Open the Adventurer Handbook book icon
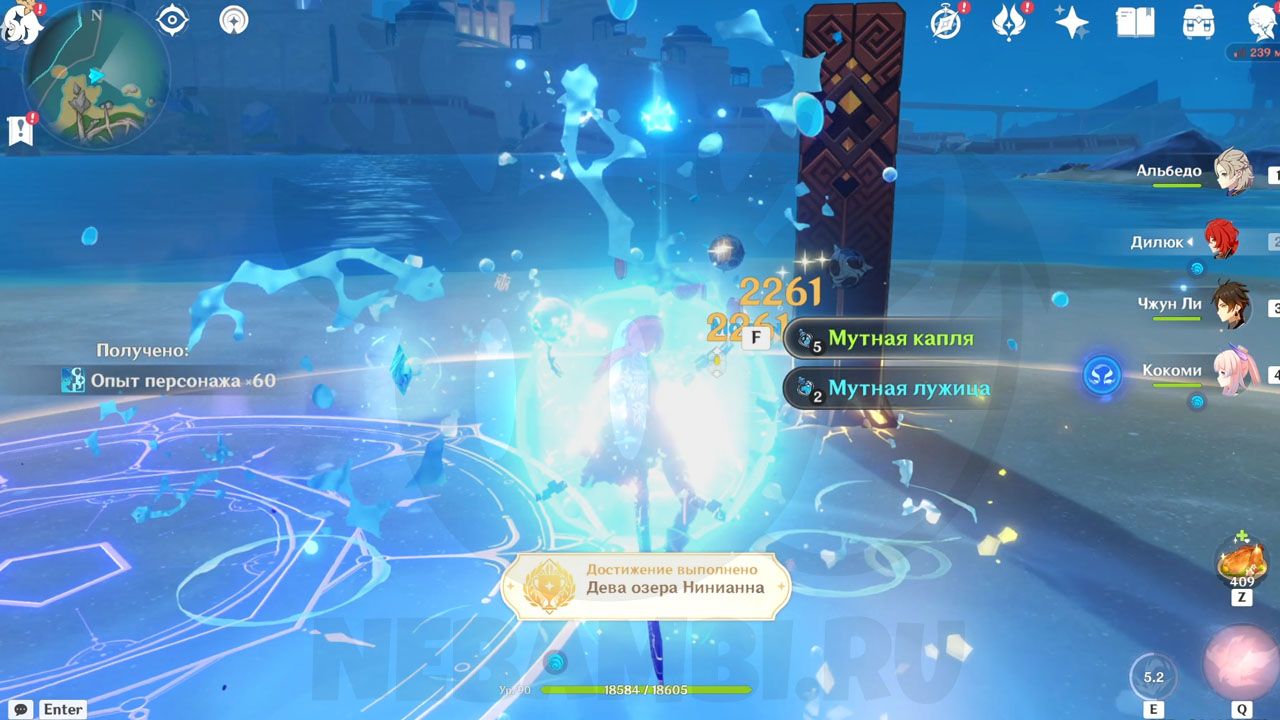 [1135, 22]
